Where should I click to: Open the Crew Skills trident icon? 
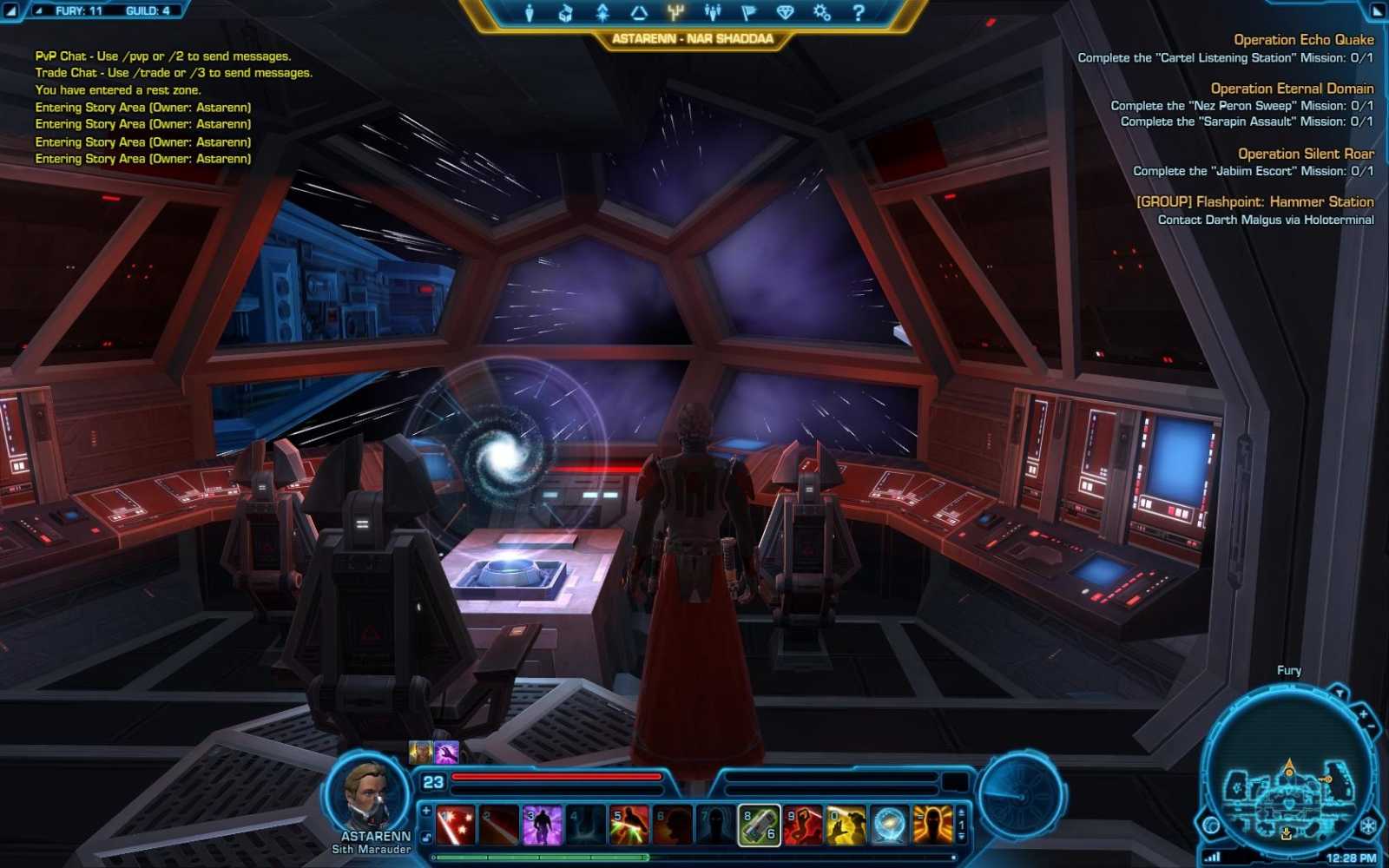point(675,12)
